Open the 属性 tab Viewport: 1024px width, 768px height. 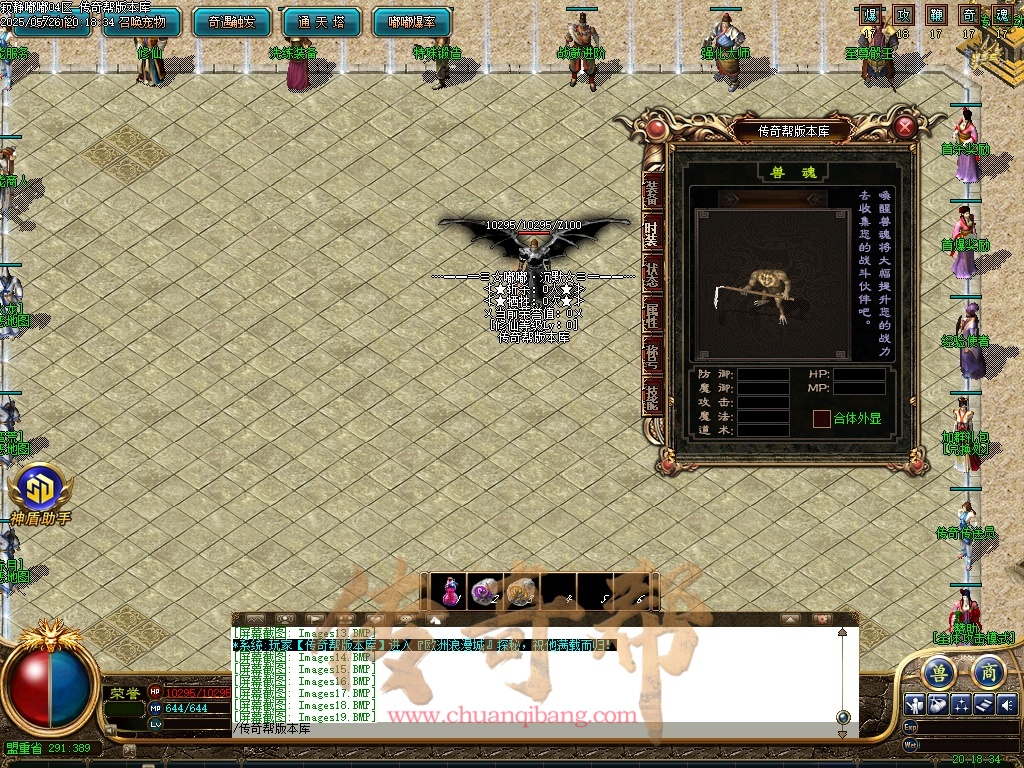click(652, 316)
